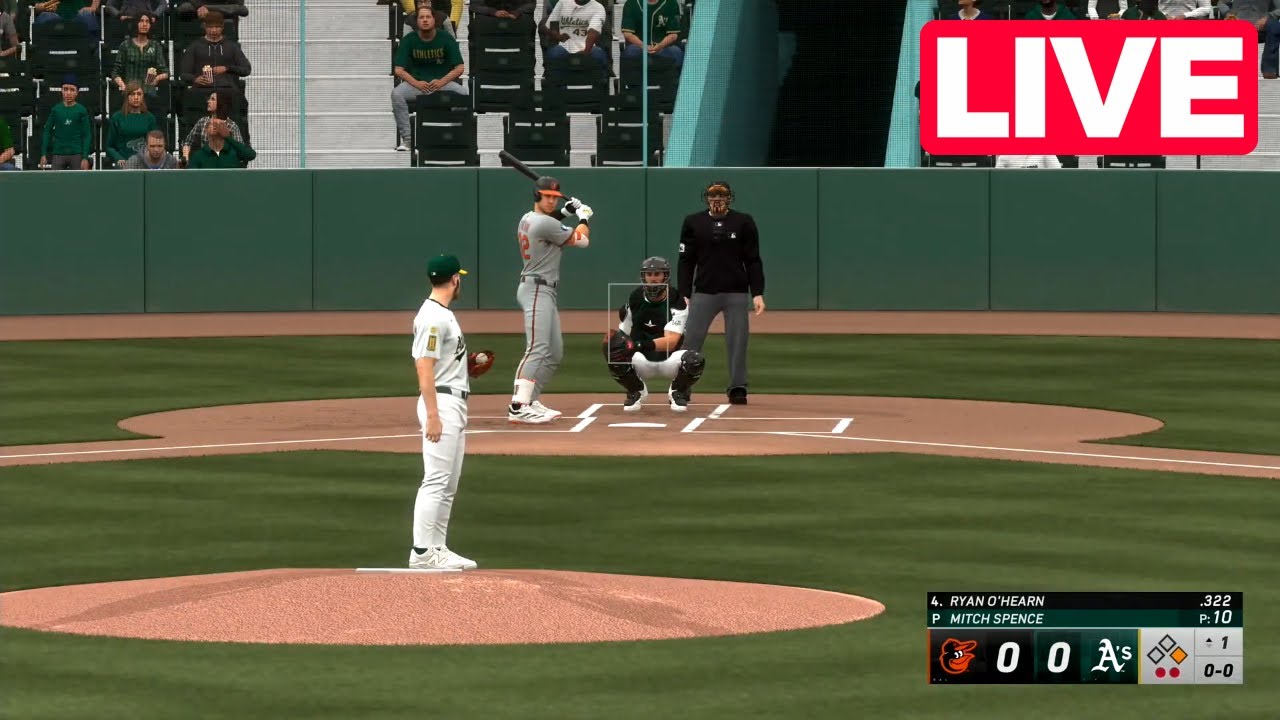
Task: Expand the inning number 1 display
Action: (1224, 643)
